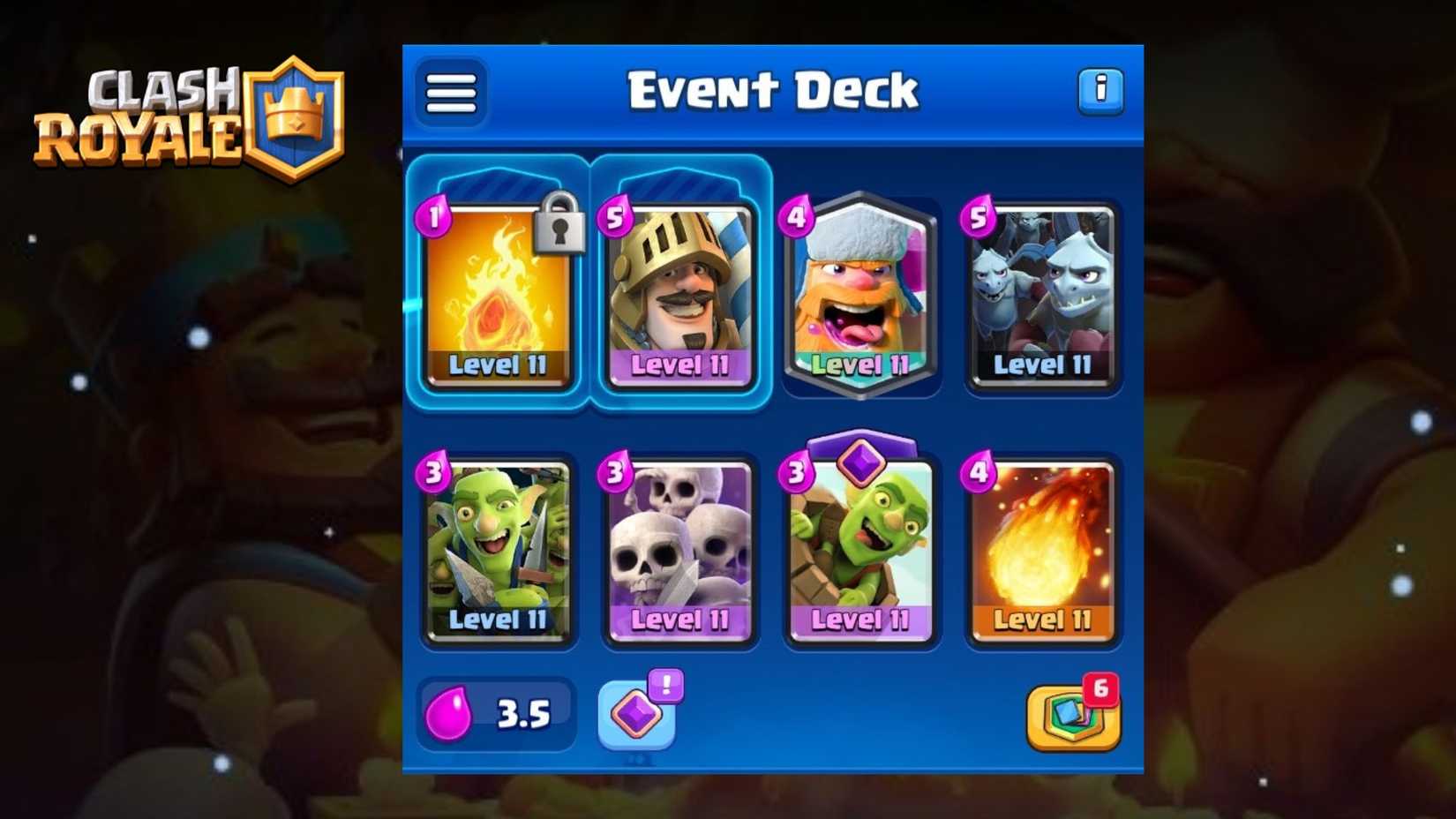The width and height of the screenshot is (1456, 819).
Task: Click the Level 11 label on Prince
Action: click(x=679, y=364)
